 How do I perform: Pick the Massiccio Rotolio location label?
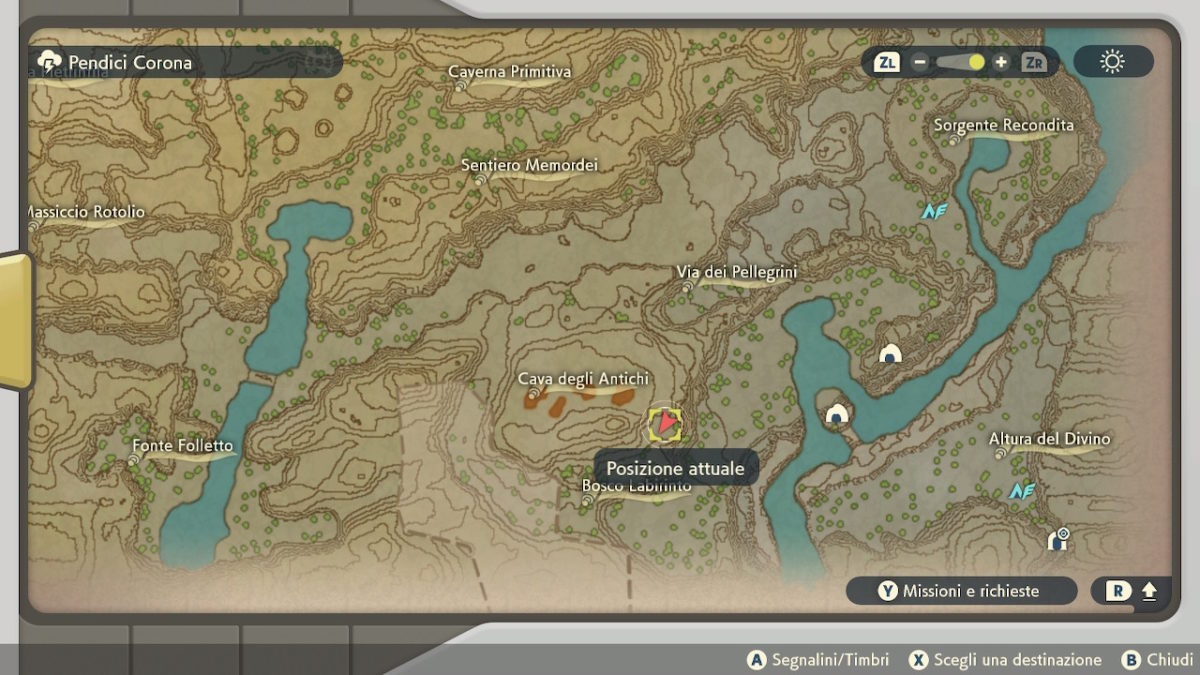click(84, 212)
